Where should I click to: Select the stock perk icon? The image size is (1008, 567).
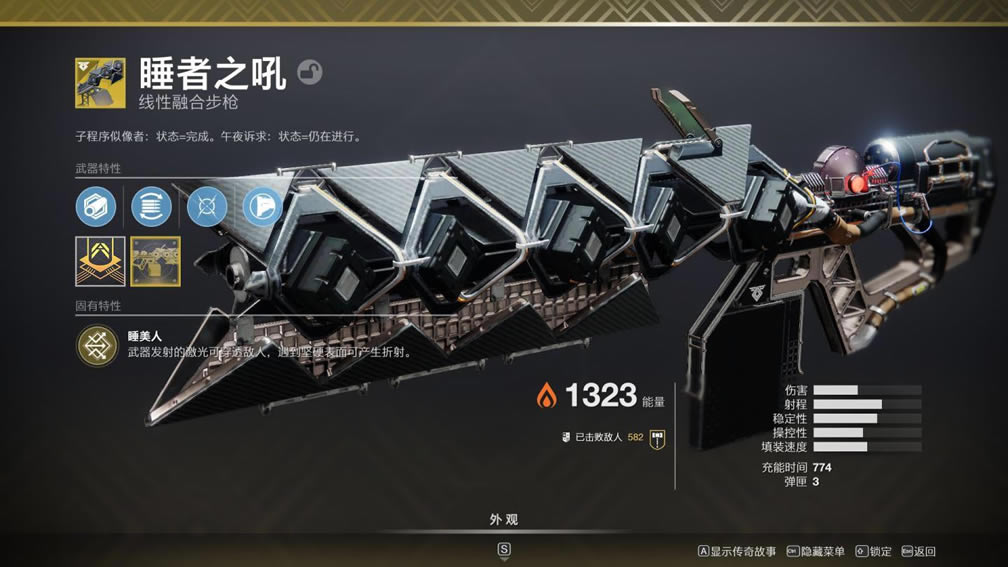pyautogui.click(x=262, y=207)
